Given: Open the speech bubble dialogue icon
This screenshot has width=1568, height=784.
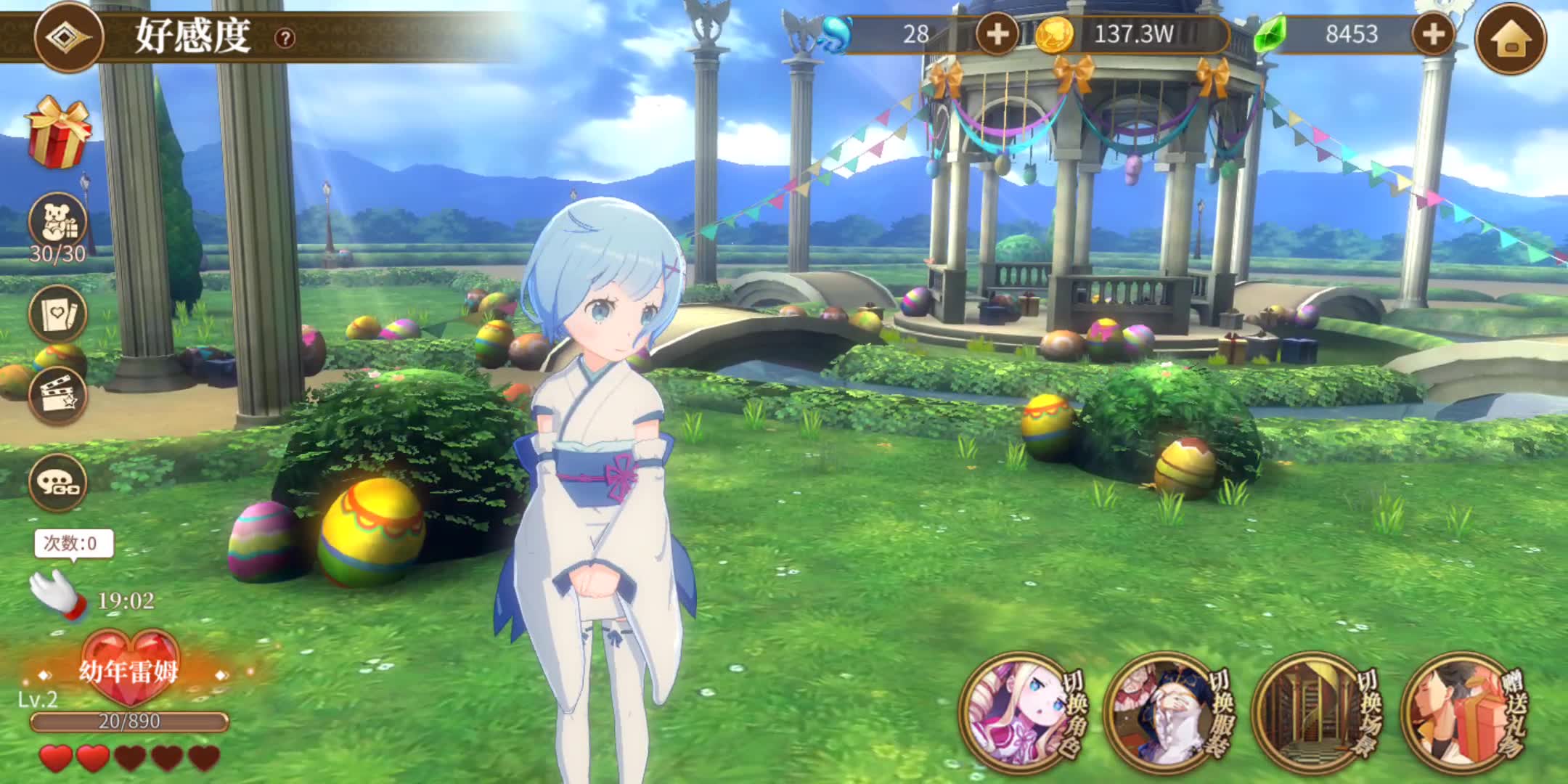Looking at the screenshot, I should pos(58,482).
